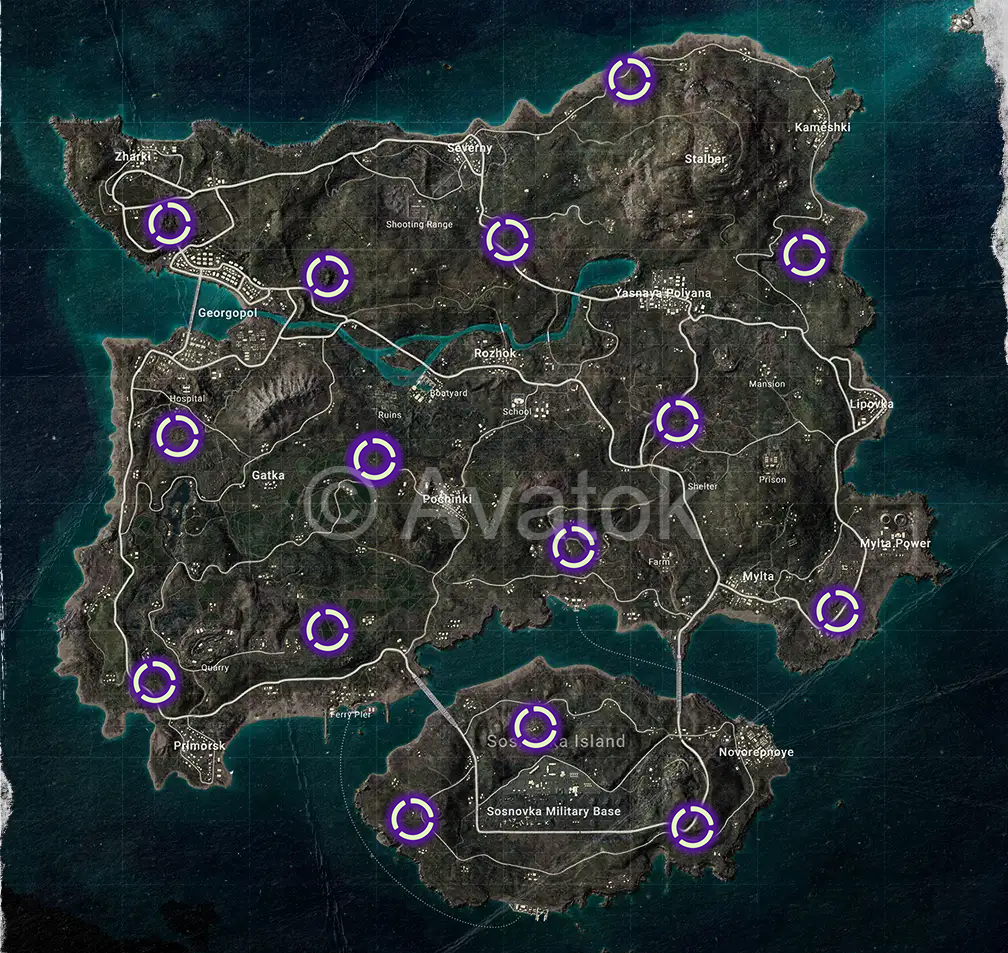
Task: Select the marker at the Sosnovka Island label
Action: (535, 725)
